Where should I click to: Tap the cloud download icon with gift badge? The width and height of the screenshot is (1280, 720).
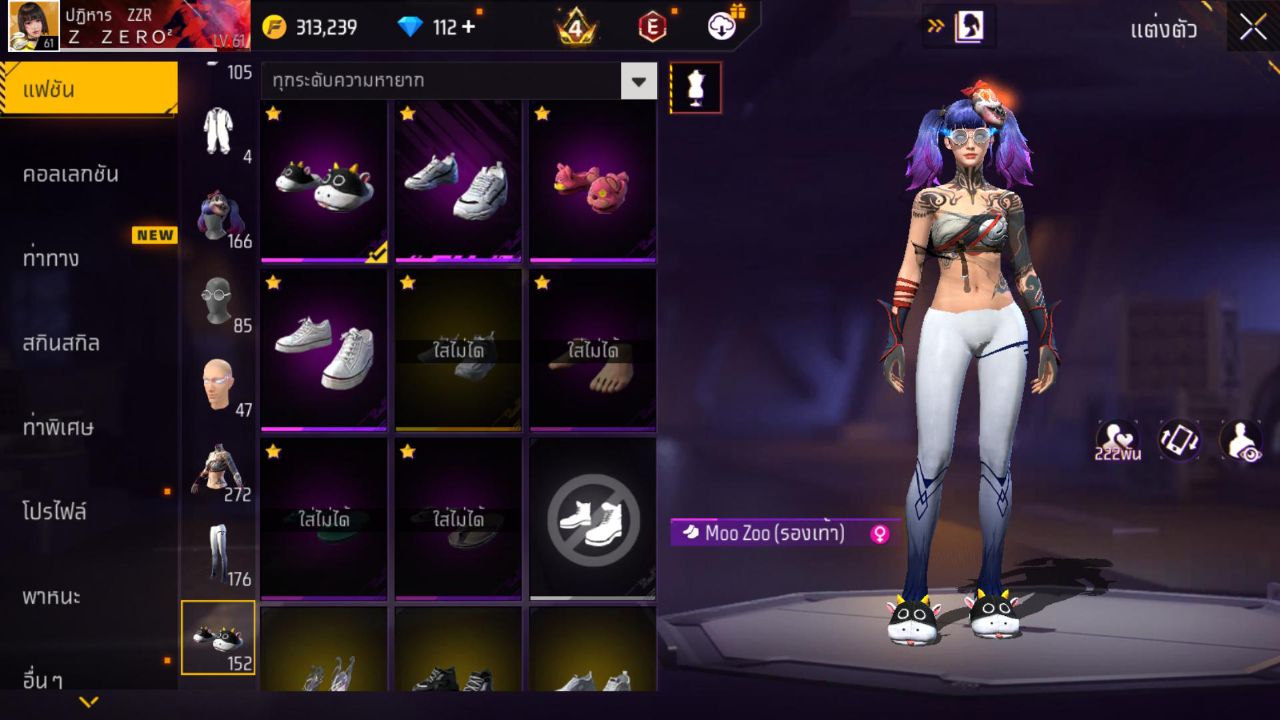point(722,26)
